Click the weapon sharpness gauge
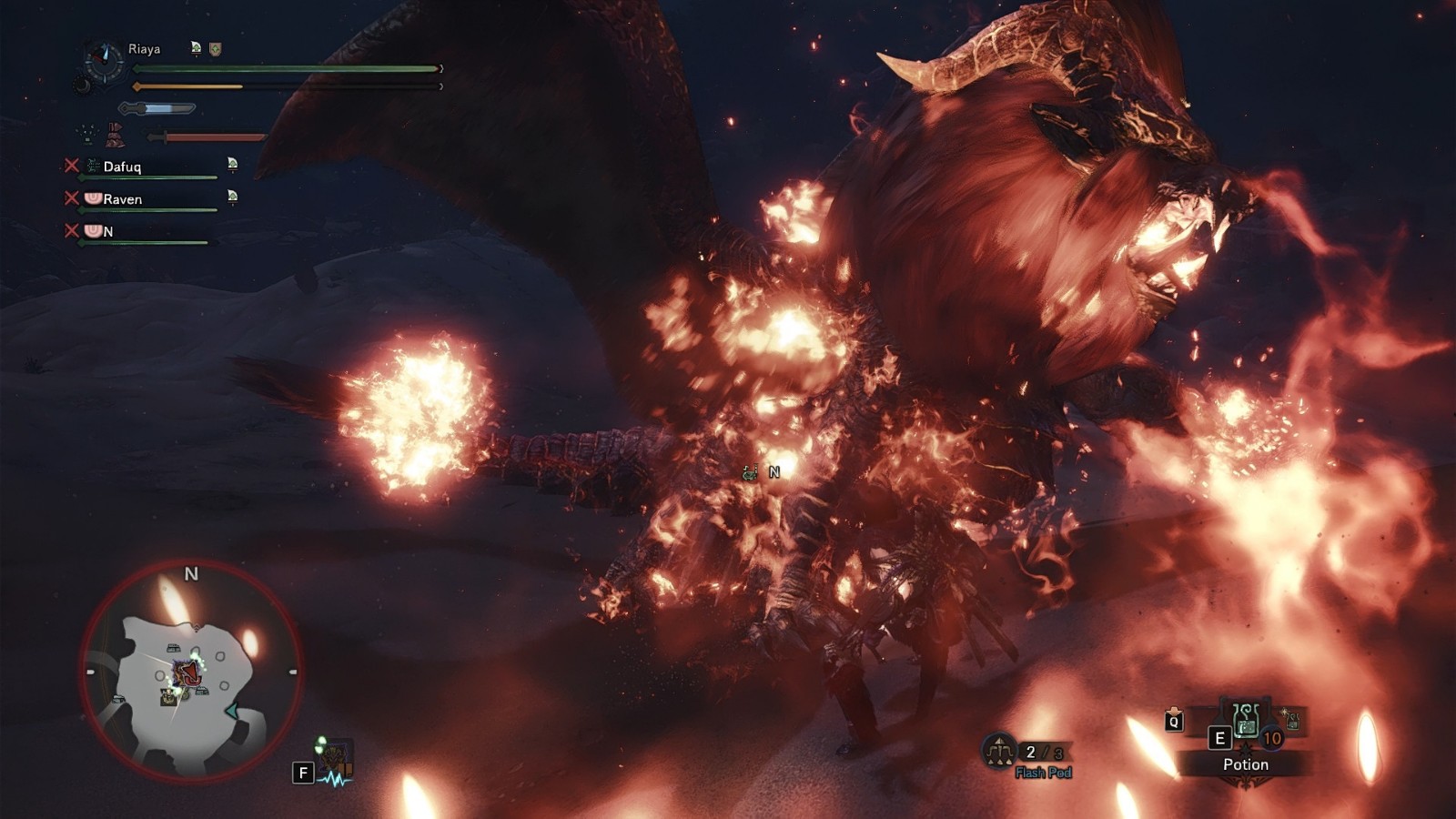Screen dimensions: 1456x819 tap(158, 109)
